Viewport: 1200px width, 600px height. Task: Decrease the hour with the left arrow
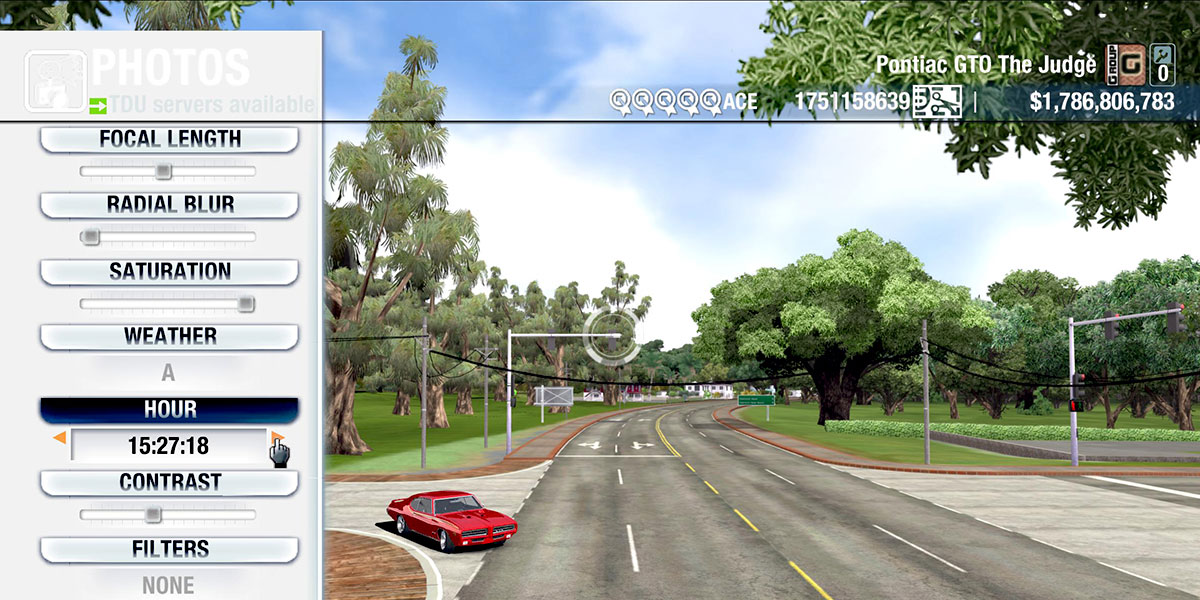60,438
